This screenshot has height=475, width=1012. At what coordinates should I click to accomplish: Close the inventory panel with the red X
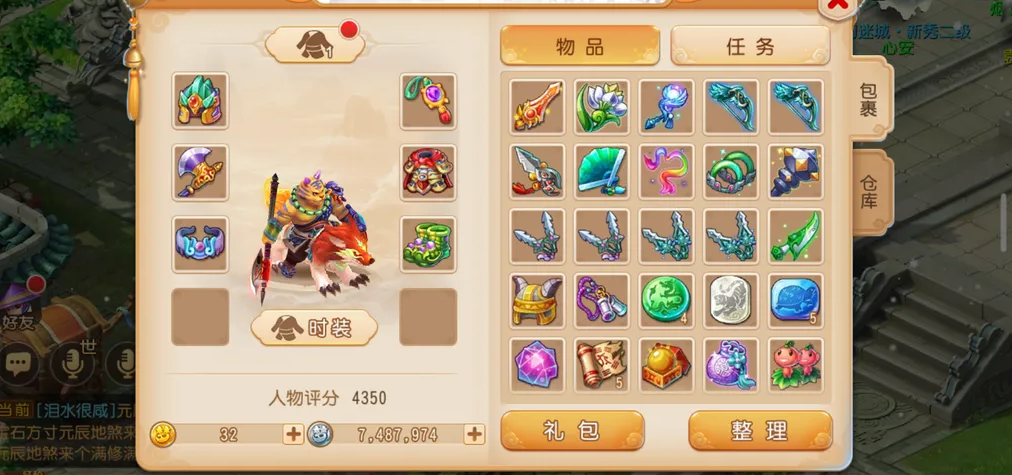click(836, 6)
